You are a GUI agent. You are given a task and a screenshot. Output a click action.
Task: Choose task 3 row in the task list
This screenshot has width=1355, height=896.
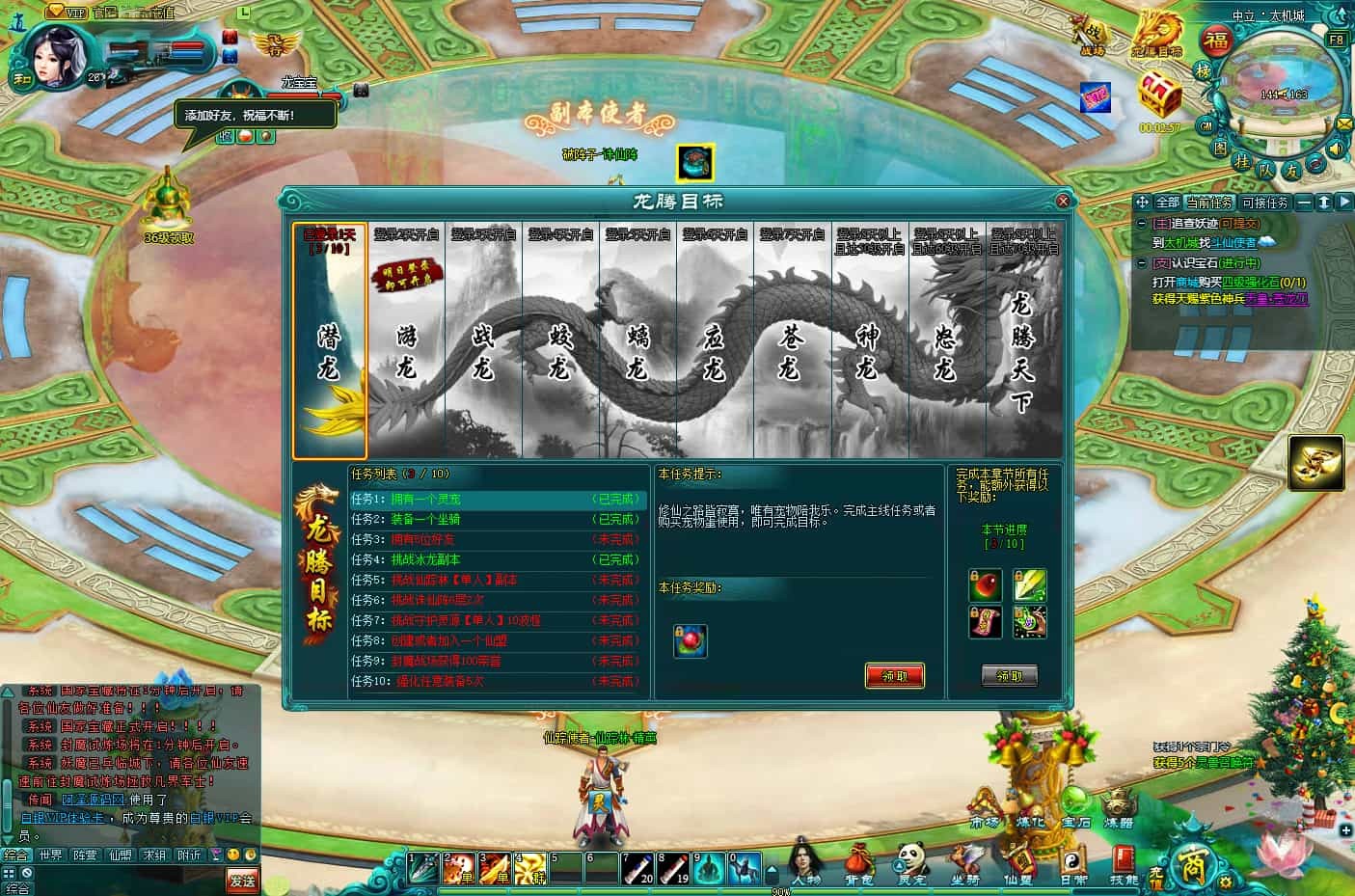[497, 539]
